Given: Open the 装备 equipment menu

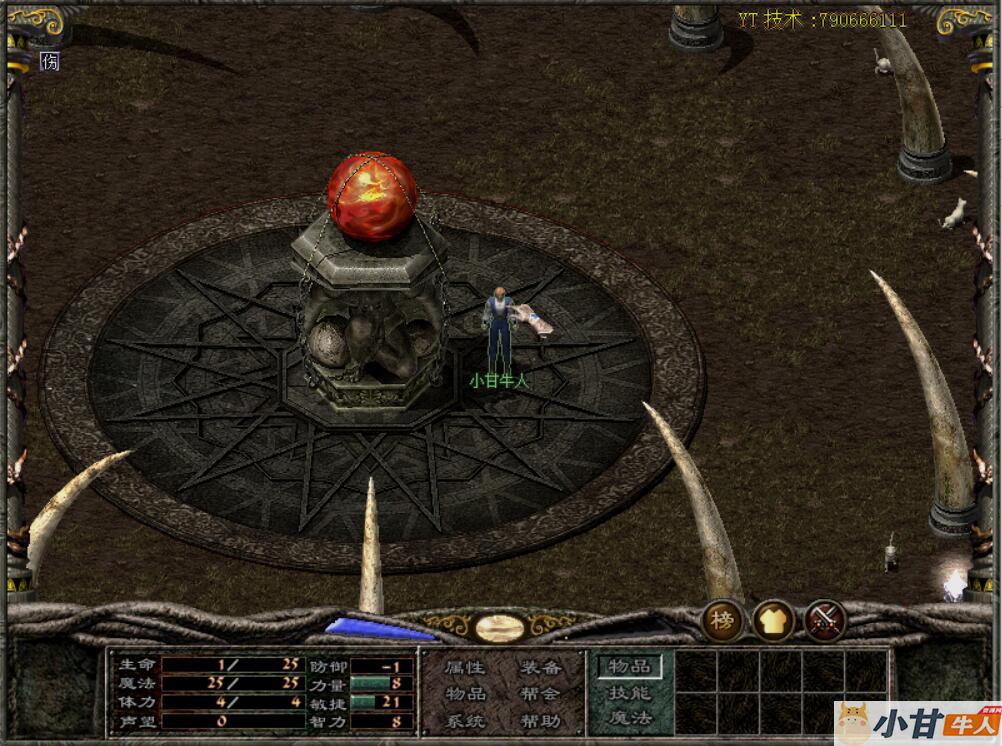Looking at the screenshot, I should 540,668.
